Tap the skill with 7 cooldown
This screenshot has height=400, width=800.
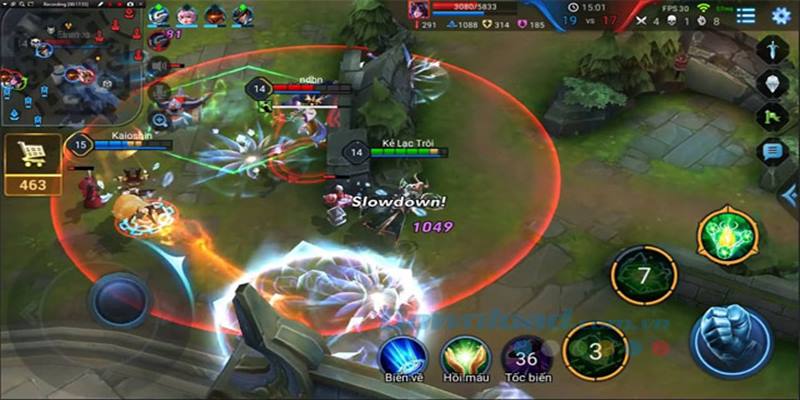click(x=644, y=274)
